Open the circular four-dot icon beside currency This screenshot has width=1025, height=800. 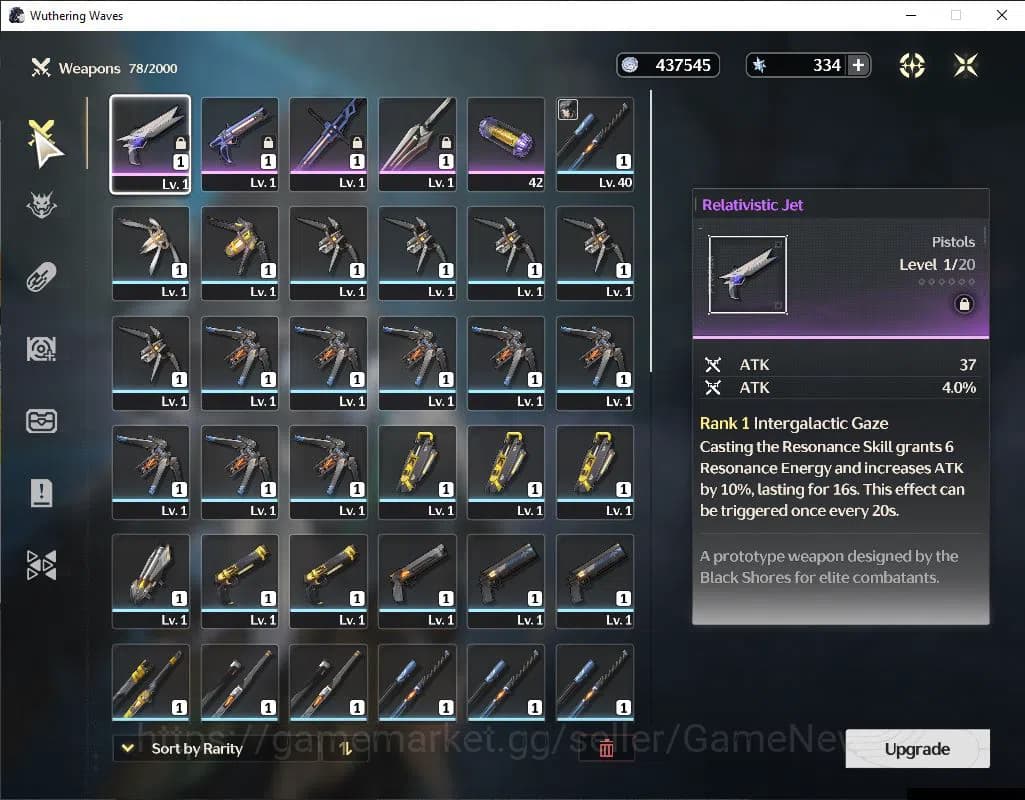pyautogui.click(x=912, y=65)
